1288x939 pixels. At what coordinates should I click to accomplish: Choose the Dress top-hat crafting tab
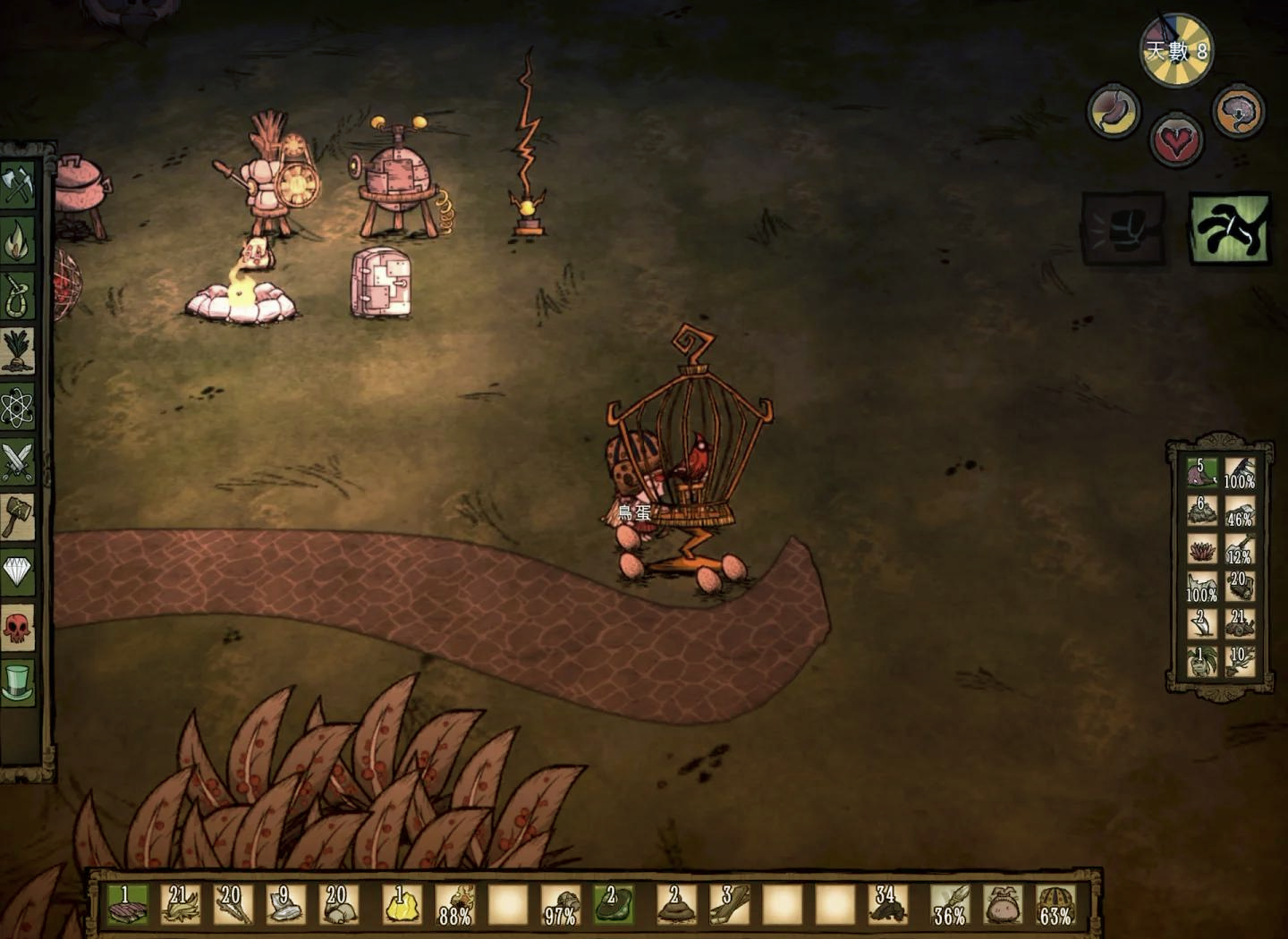18,681
